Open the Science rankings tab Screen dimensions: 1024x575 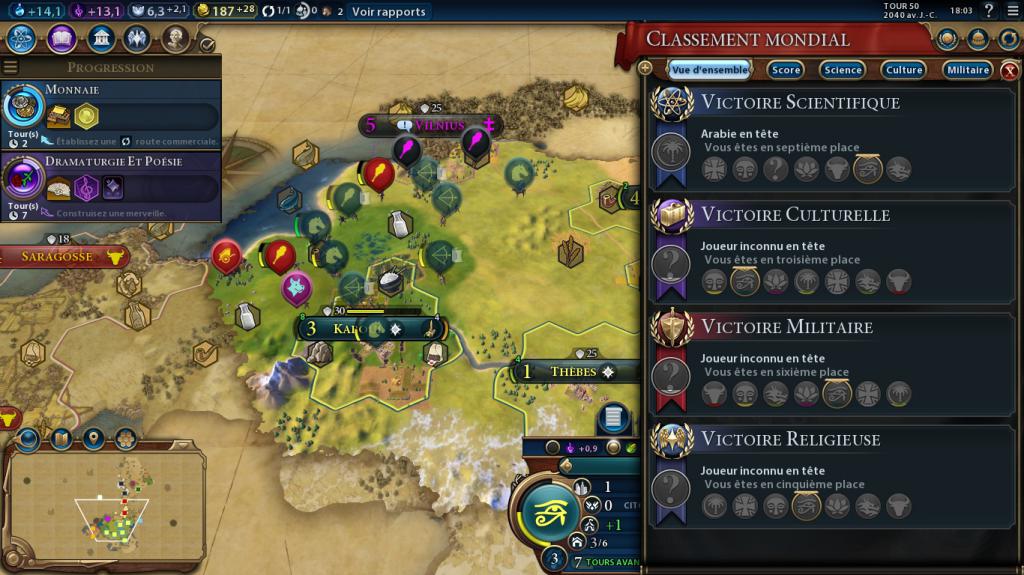[842, 70]
